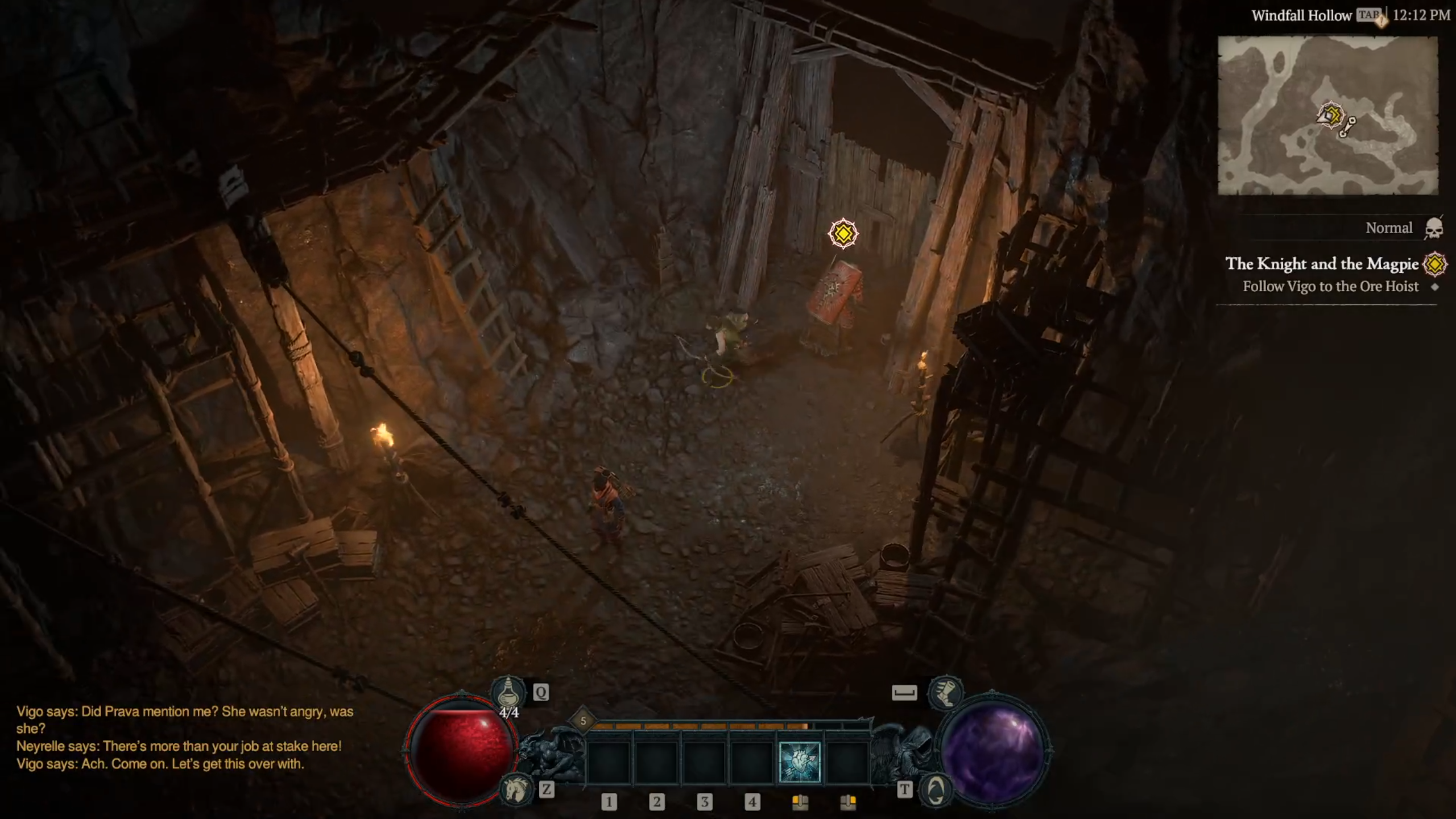This screenshot has height=819, width=1456.
Task: Open the town portal swirl icon
Action: 936,790
